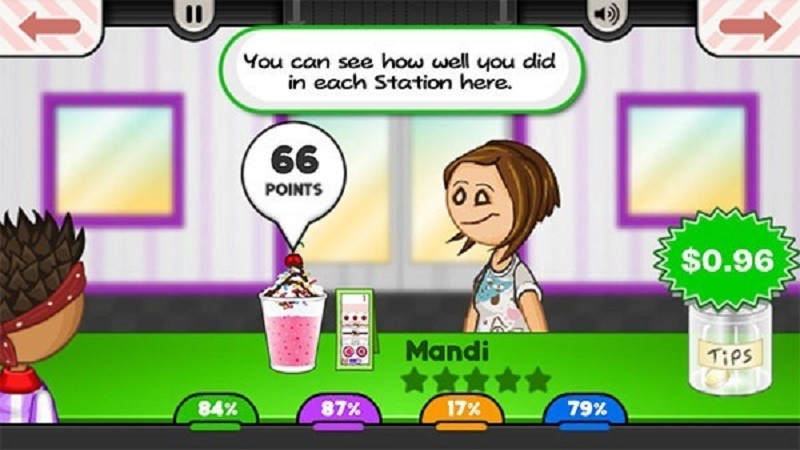The image size is (800, 450).
Task: Go to the previous station with left arrow
Action: tap(50, 26)
